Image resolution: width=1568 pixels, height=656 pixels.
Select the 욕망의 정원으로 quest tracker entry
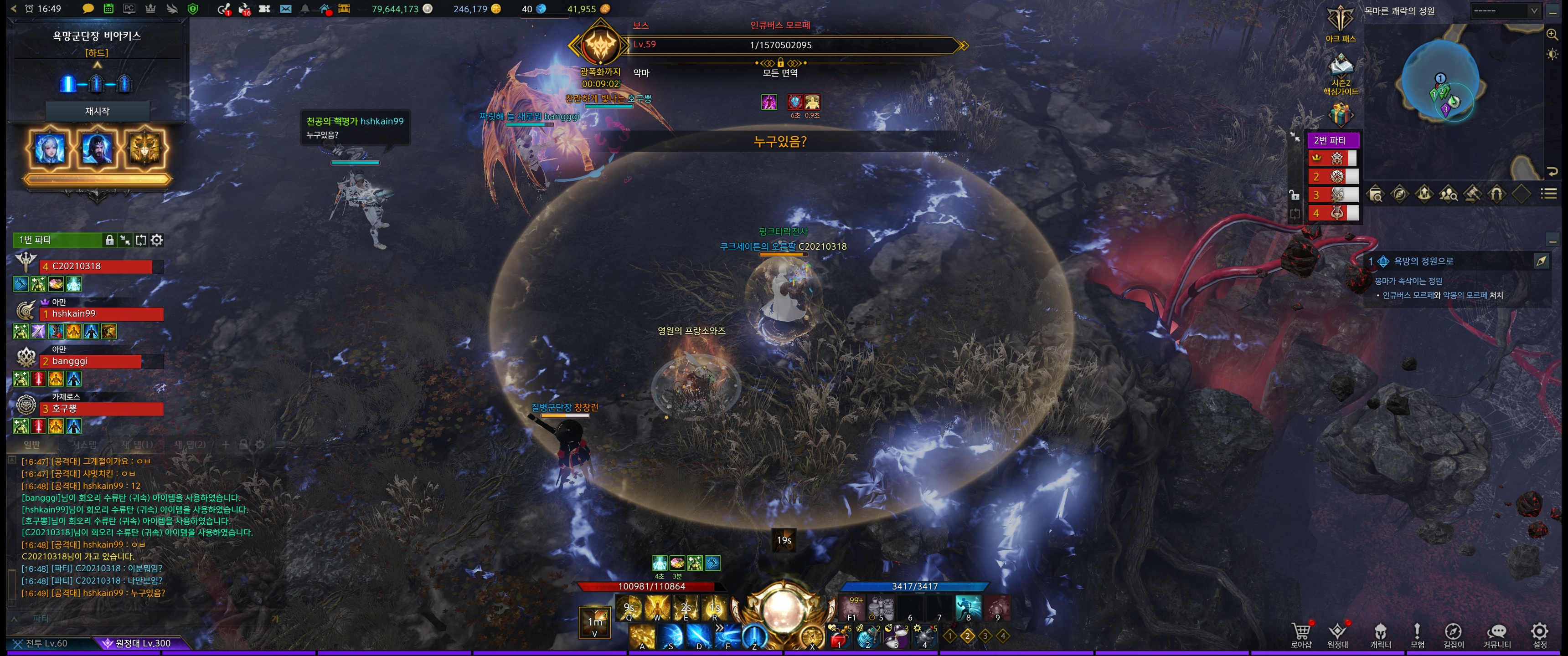(1423, 261)
